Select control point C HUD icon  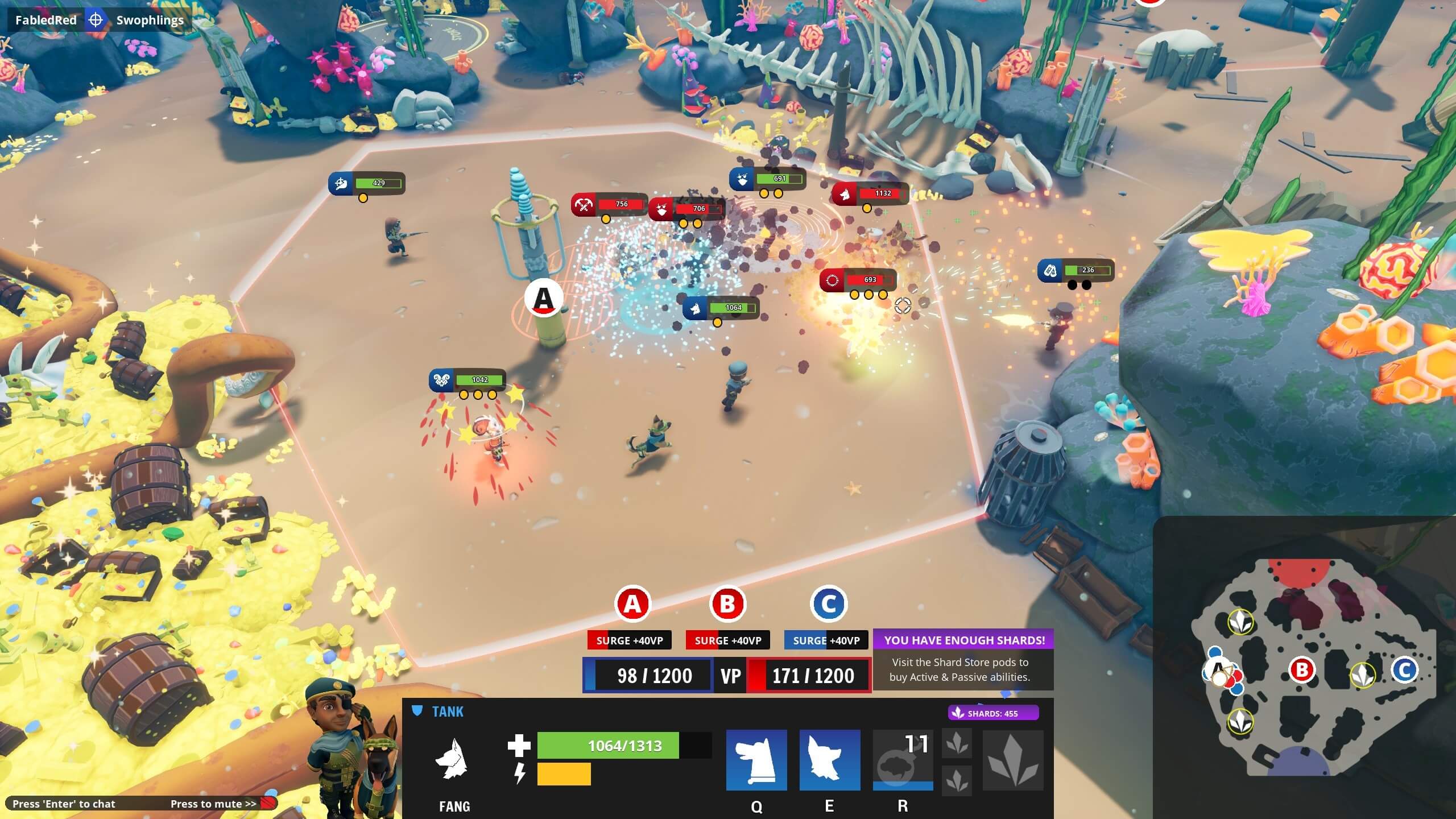(828, 604)
